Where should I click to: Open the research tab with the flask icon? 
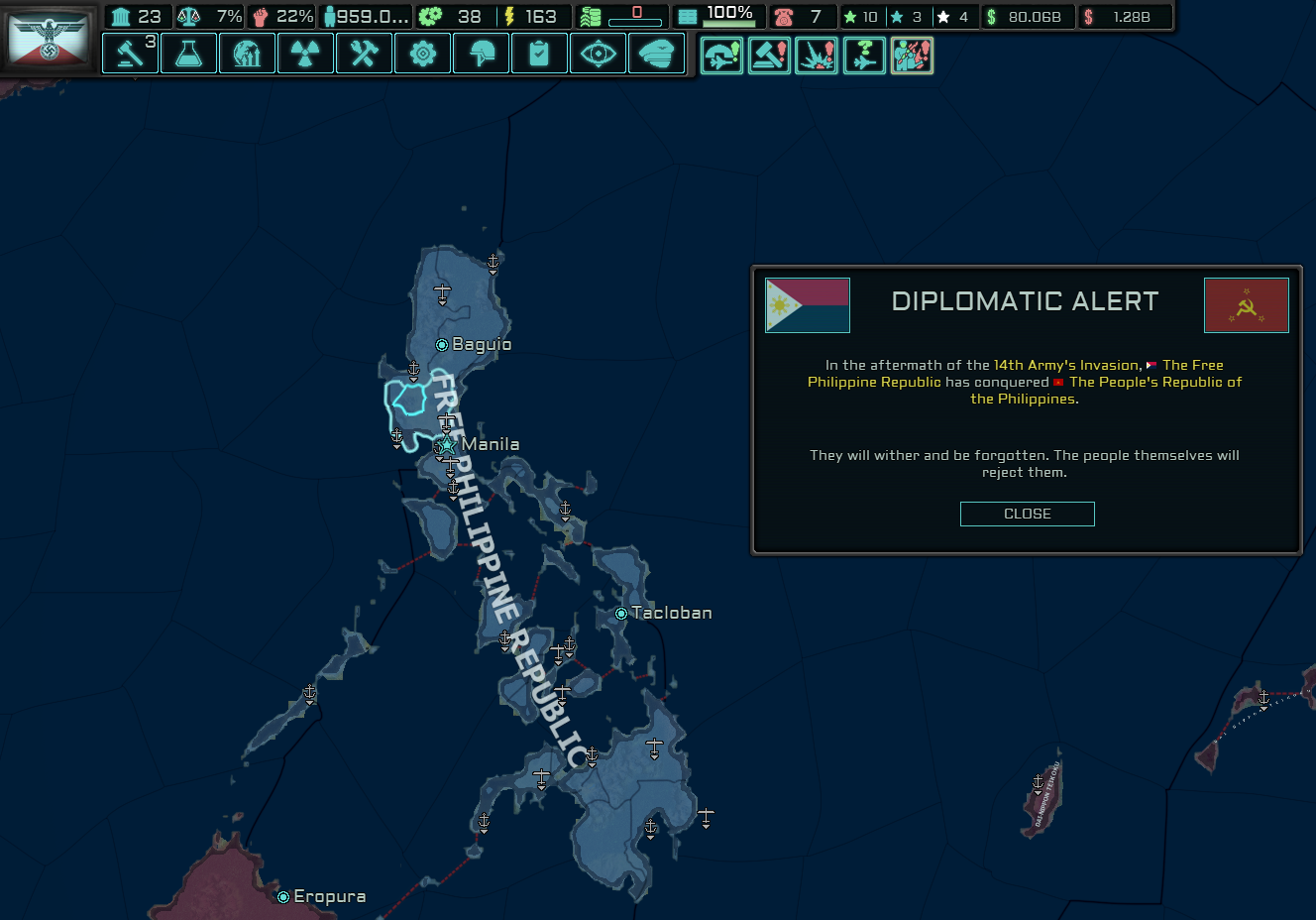click(188, 54)
